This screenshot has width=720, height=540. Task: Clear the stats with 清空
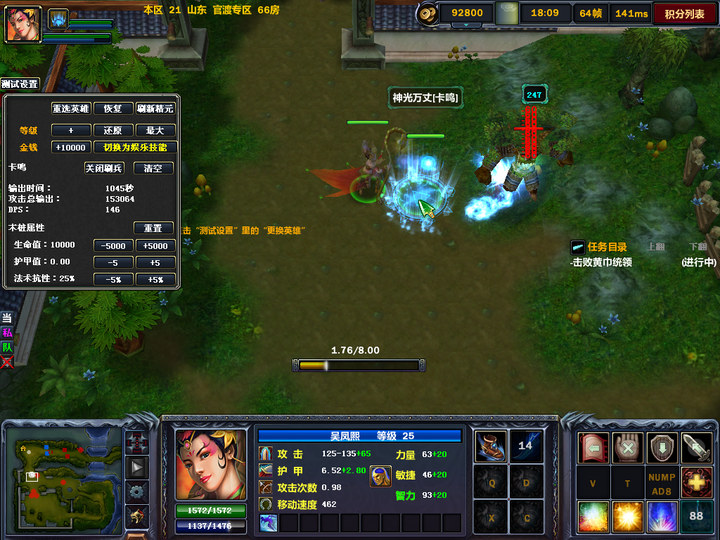(x=153, y=168)
